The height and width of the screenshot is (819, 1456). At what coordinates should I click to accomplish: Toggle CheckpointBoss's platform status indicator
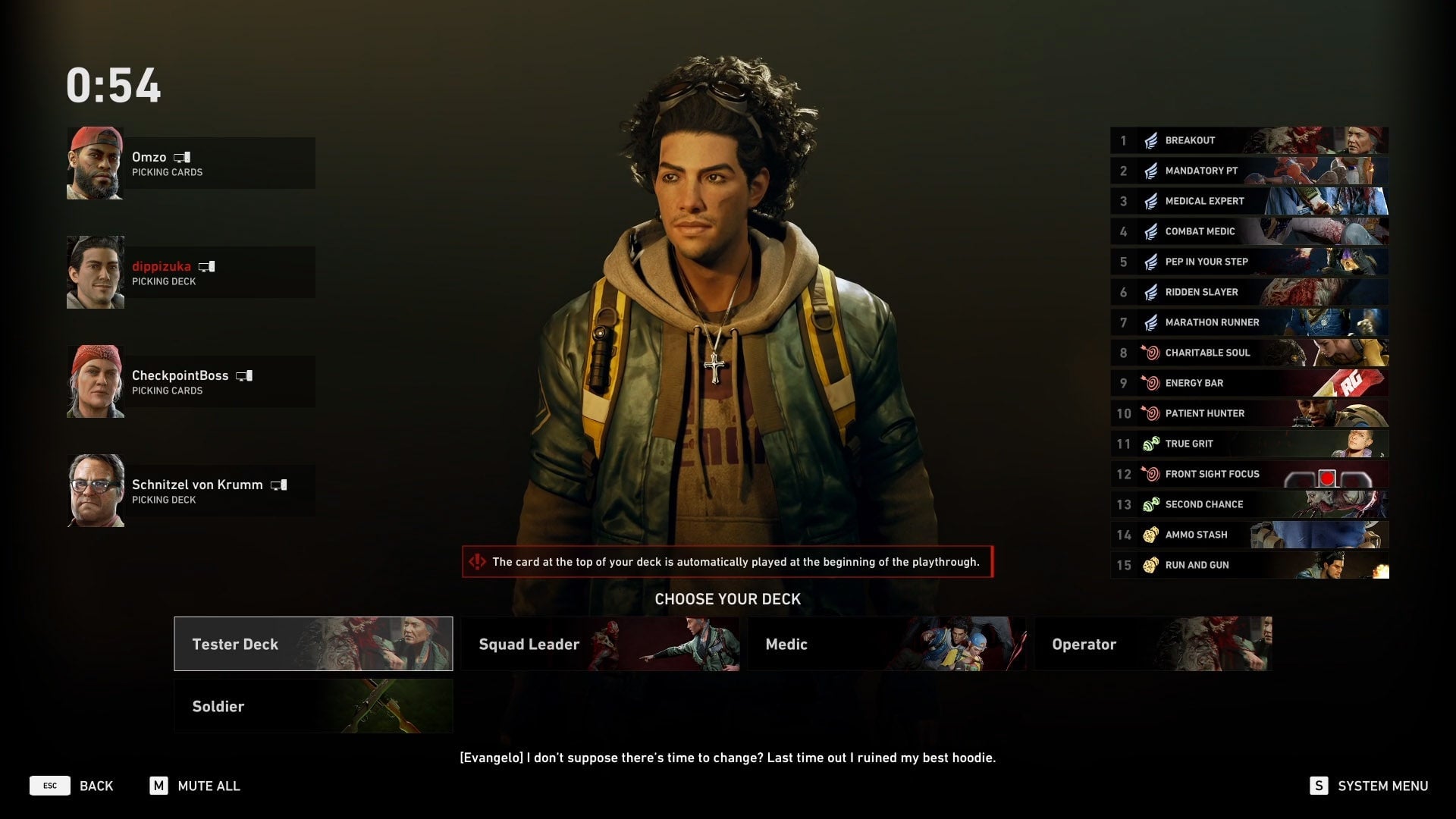click(244, 375)
